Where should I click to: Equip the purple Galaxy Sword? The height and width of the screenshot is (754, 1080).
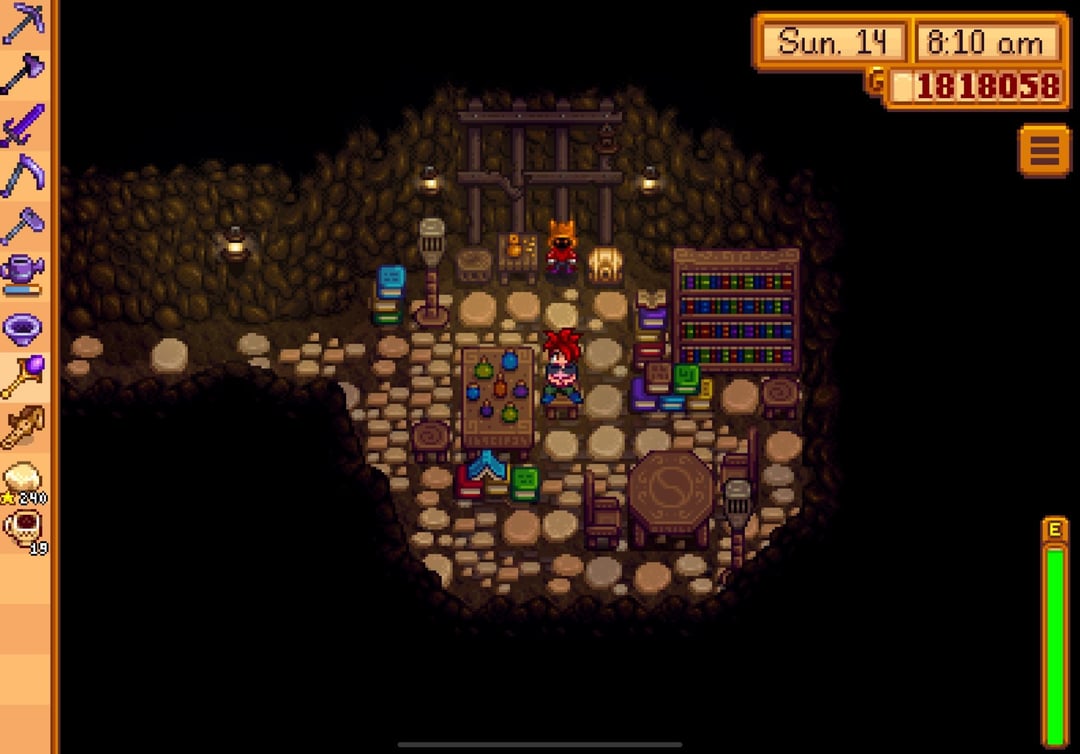click(x=24, y=124)
